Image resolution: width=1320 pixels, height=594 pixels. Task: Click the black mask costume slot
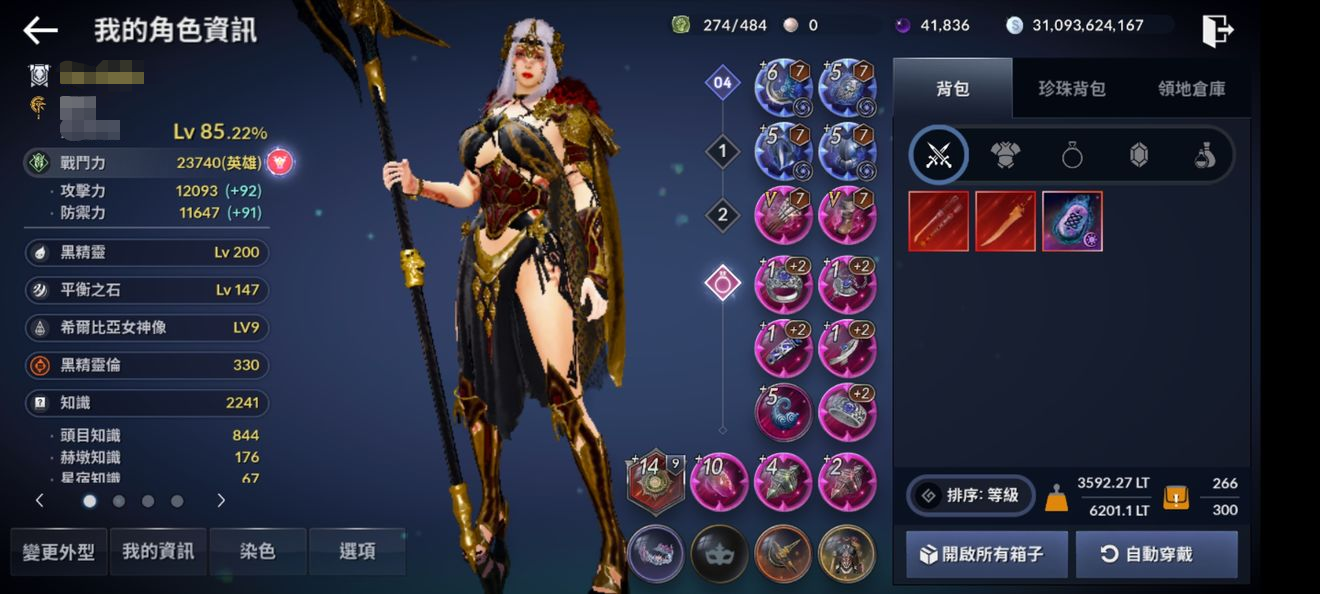719,553
